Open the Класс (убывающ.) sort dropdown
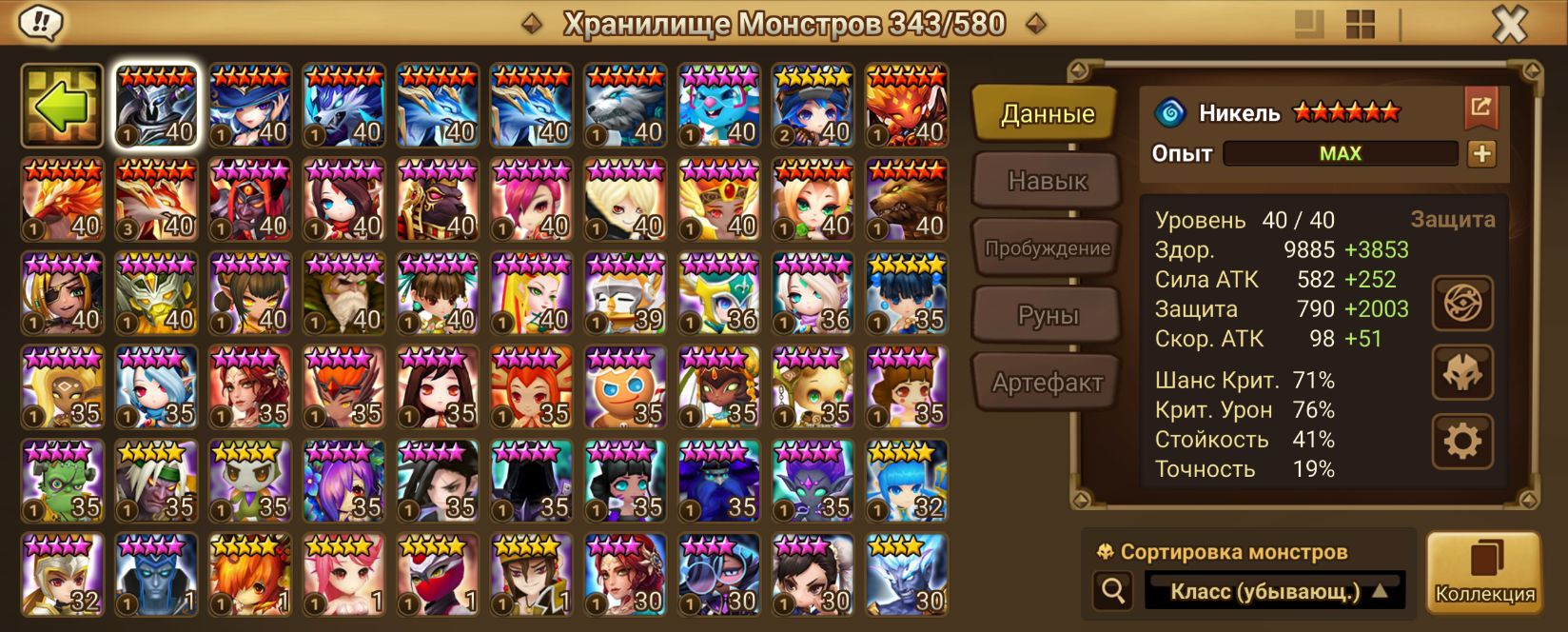 [x=1275, y=591]
